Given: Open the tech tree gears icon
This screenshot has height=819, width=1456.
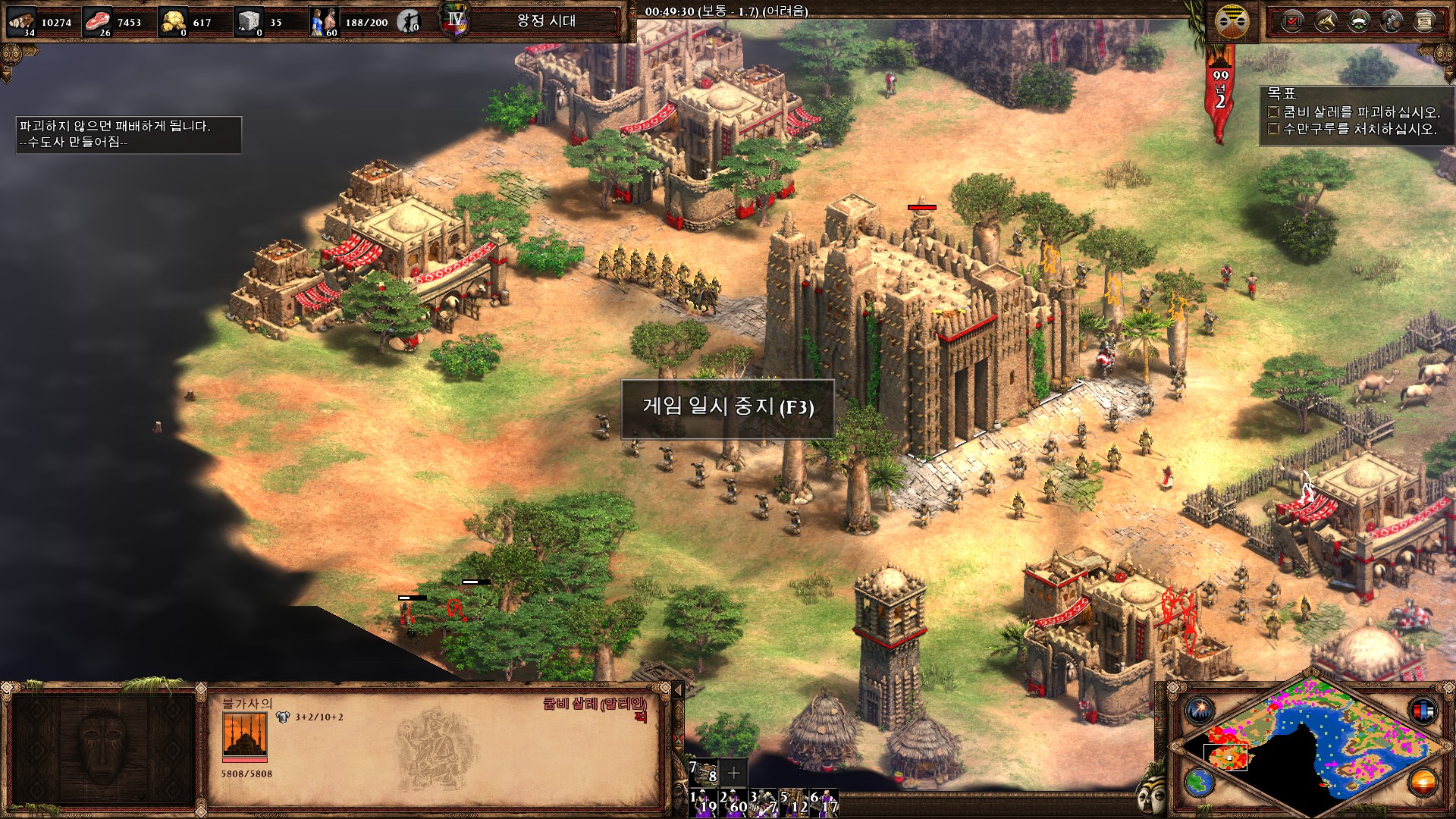Looking at the screenshot, I should (1392, 21).
